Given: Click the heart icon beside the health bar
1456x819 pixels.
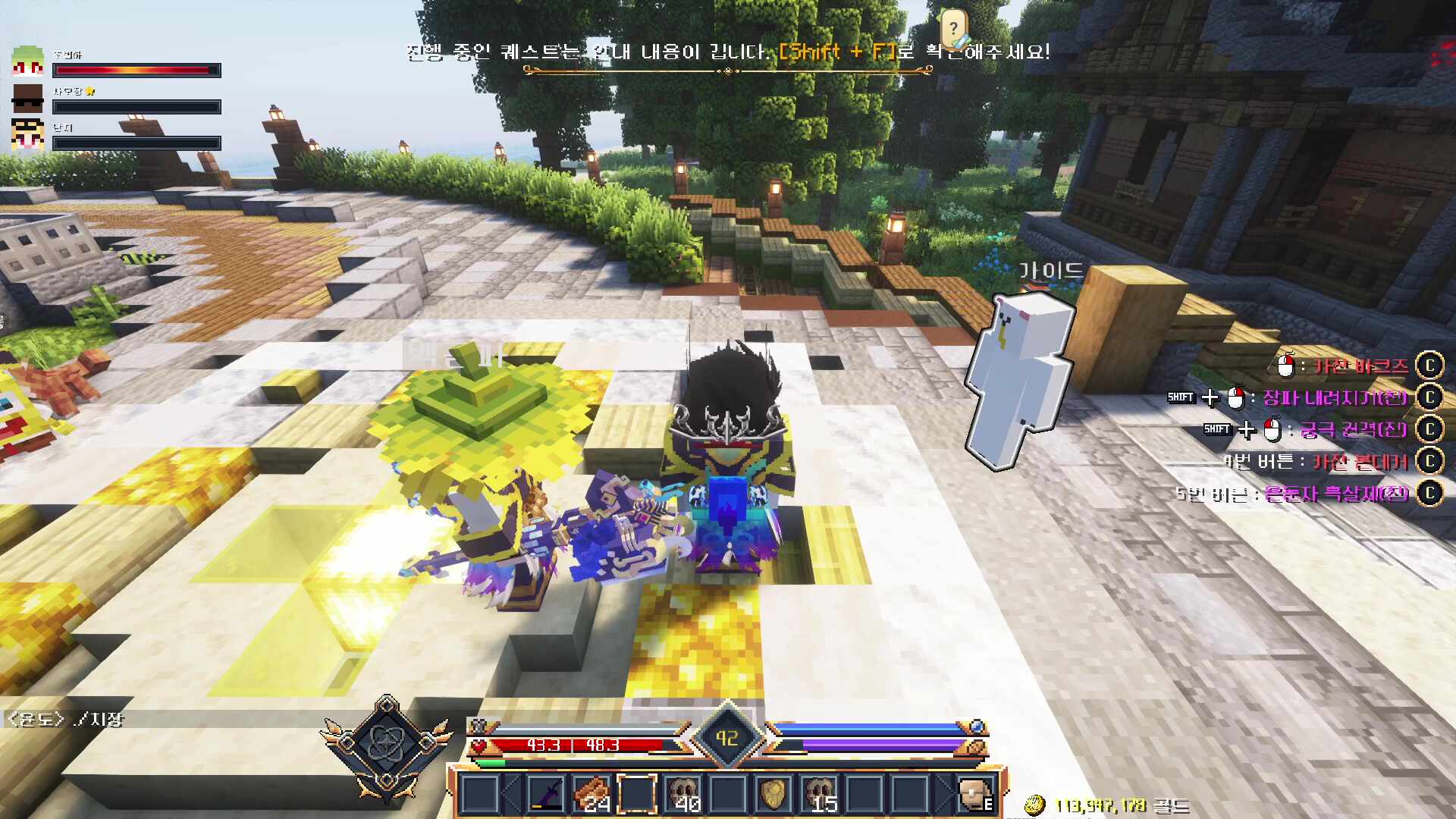Looking at the screenshot, I should tap(479, 746).
